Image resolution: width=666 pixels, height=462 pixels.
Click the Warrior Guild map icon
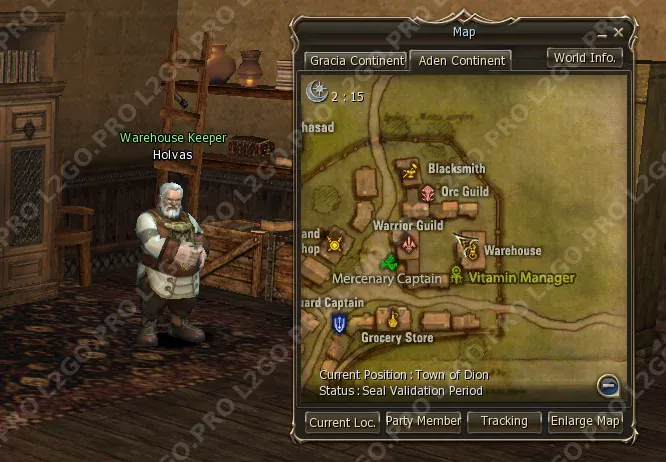[x=408, y=243]
